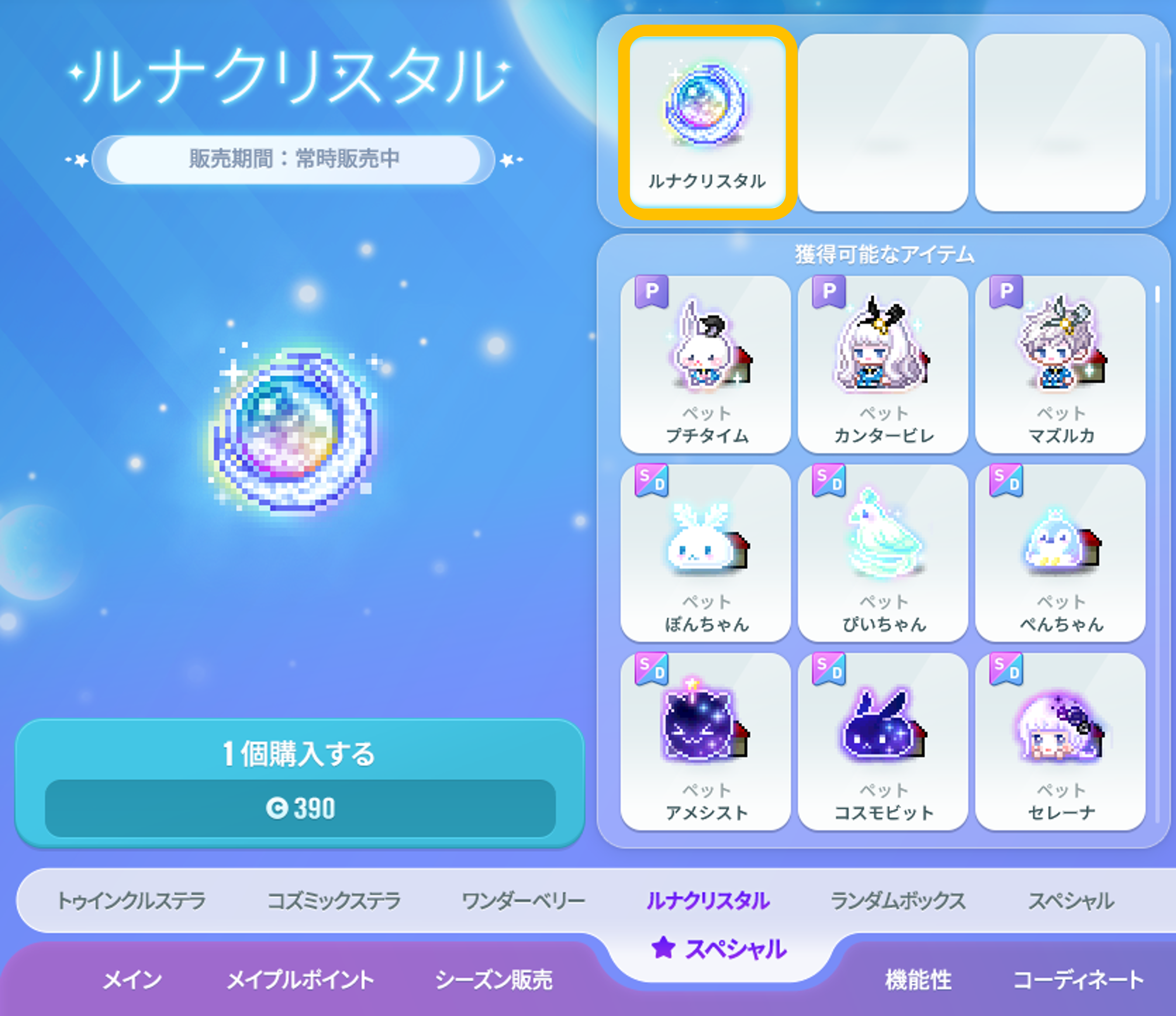Choose the コスモビット pet tile
Screen dimensions: 1176x1016
click(883, 741)
